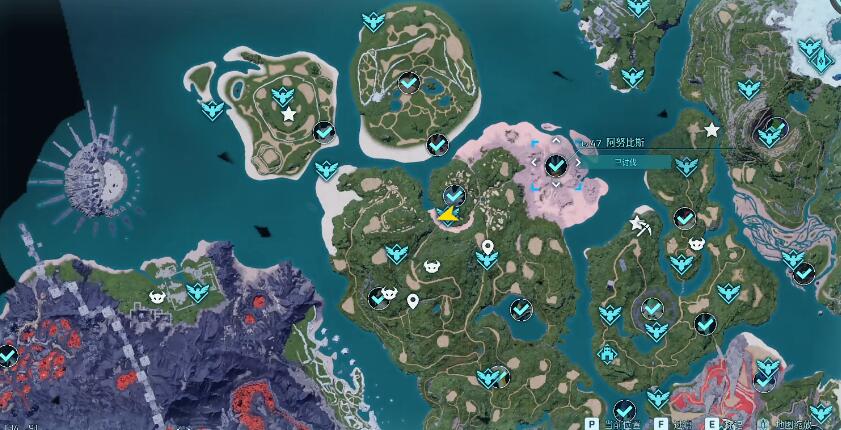Click the horned skull marker on the volcanic landmass
Screen dimensions: 841x430
(157, 296)
